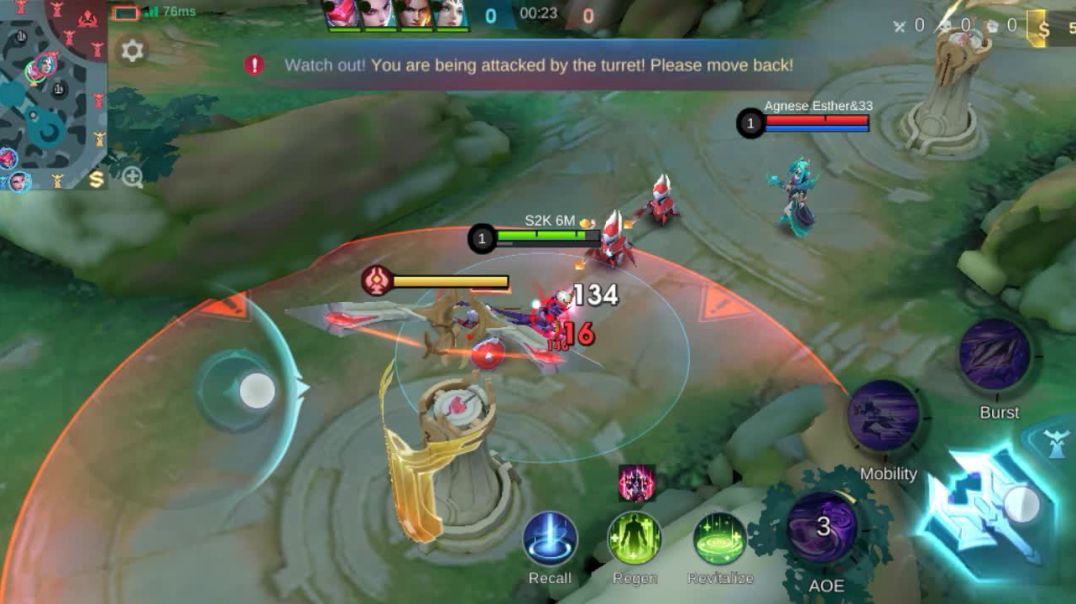This screenshot has width=1076, height=604.
Task: Select the first hero portrait on the scoreboard
Action: pos(342,14)
